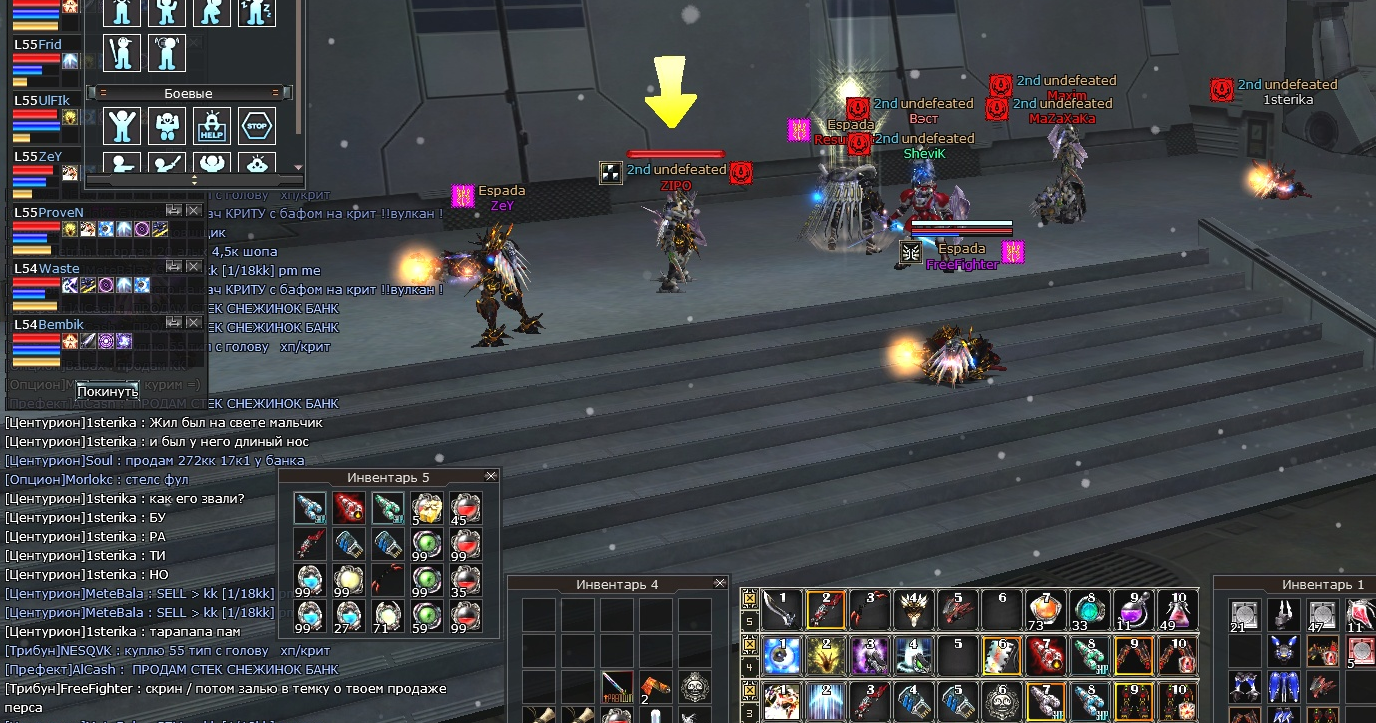This screenshot has height=723, width=1376.
Task: Select the yellow gift box item
Action: click(x=427, y=508)
